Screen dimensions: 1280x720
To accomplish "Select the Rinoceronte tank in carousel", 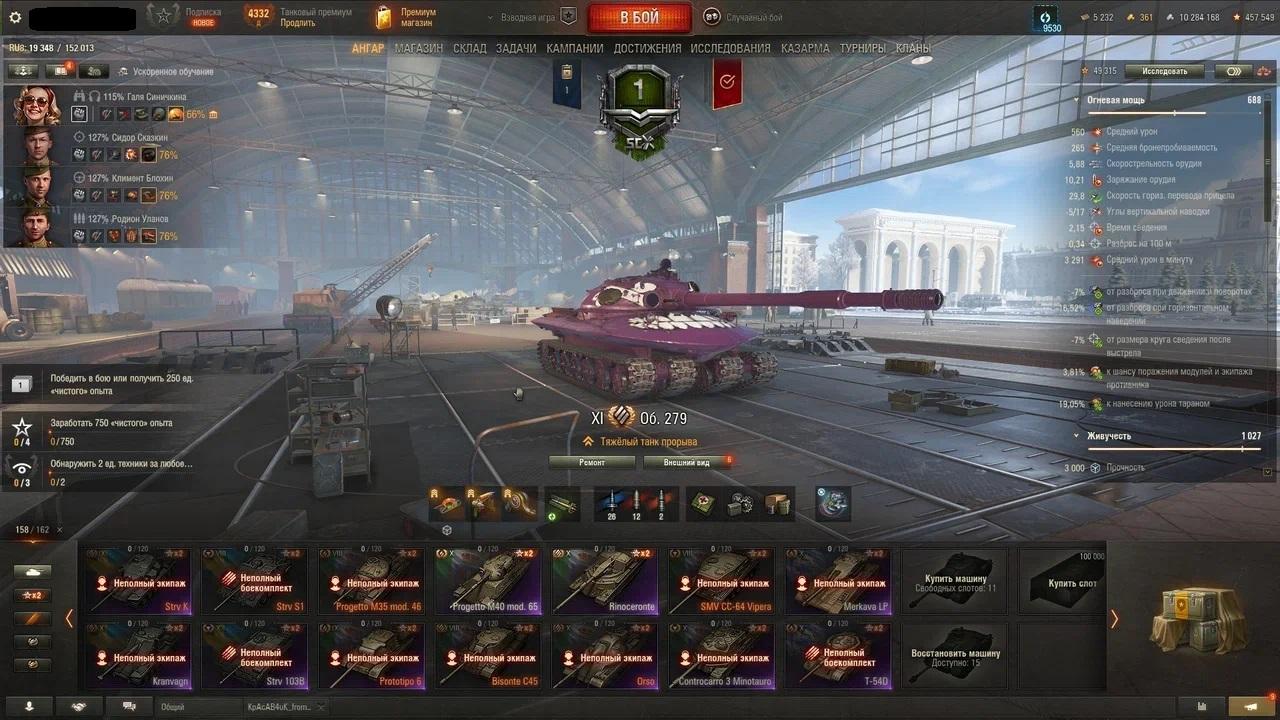I will pos(608,580).
